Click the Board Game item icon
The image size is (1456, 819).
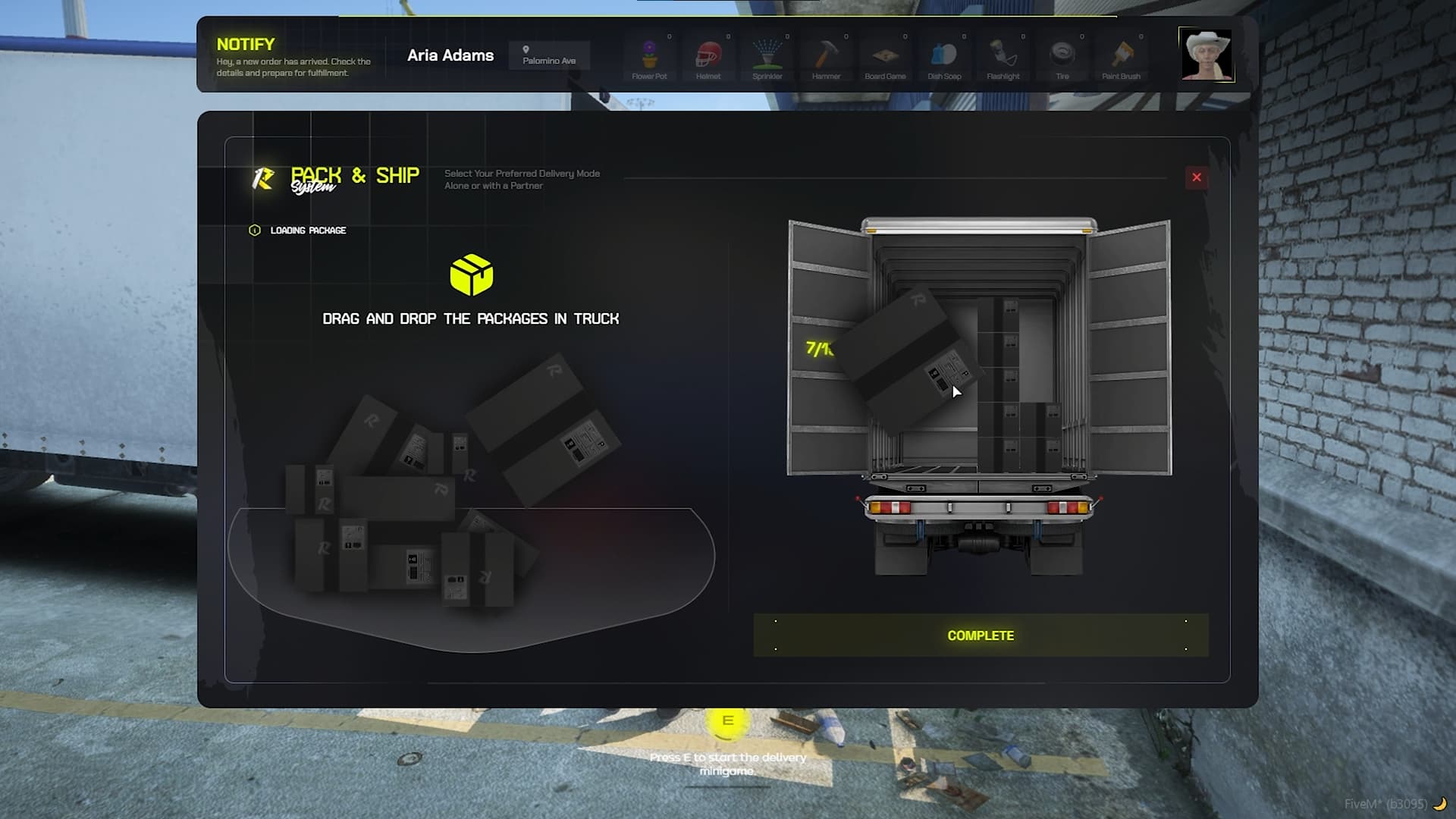tap(886, 53)
